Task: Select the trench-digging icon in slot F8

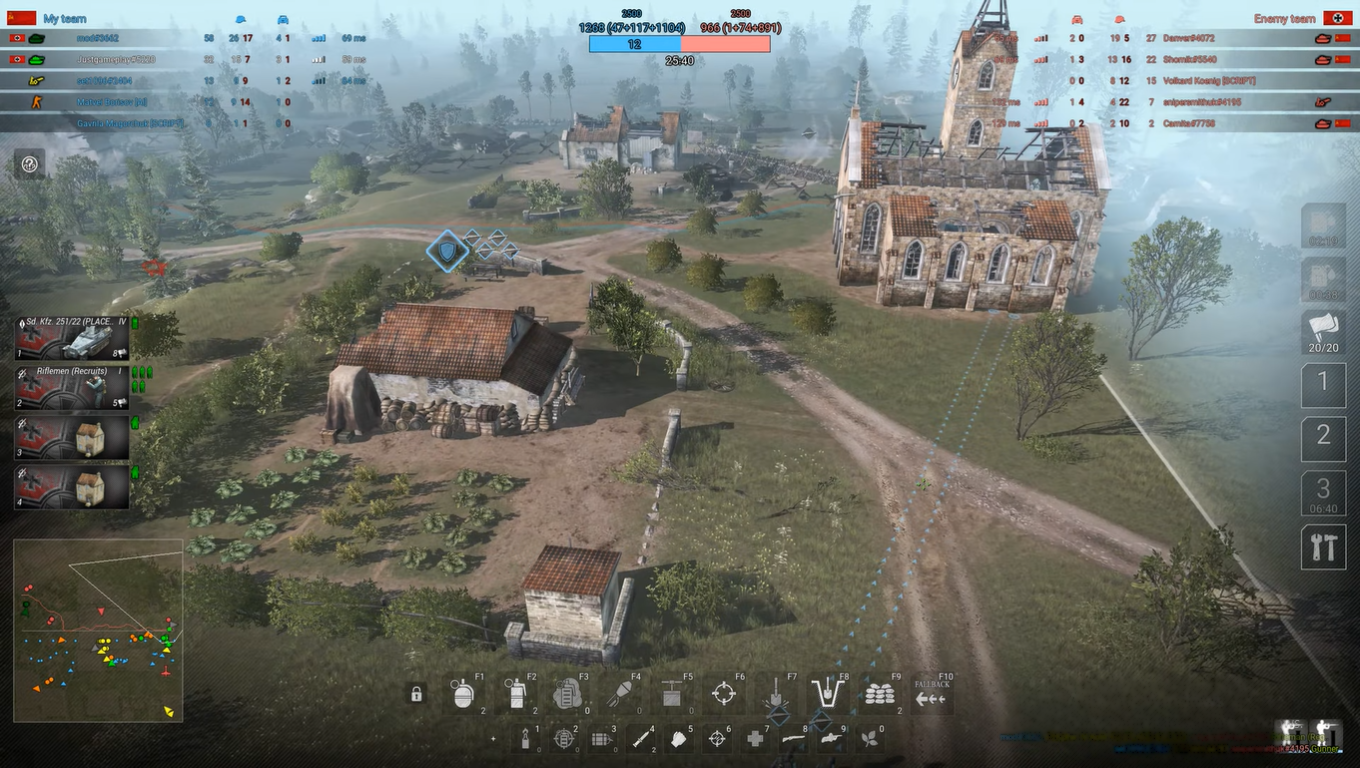Action: [x=828, y=693]
